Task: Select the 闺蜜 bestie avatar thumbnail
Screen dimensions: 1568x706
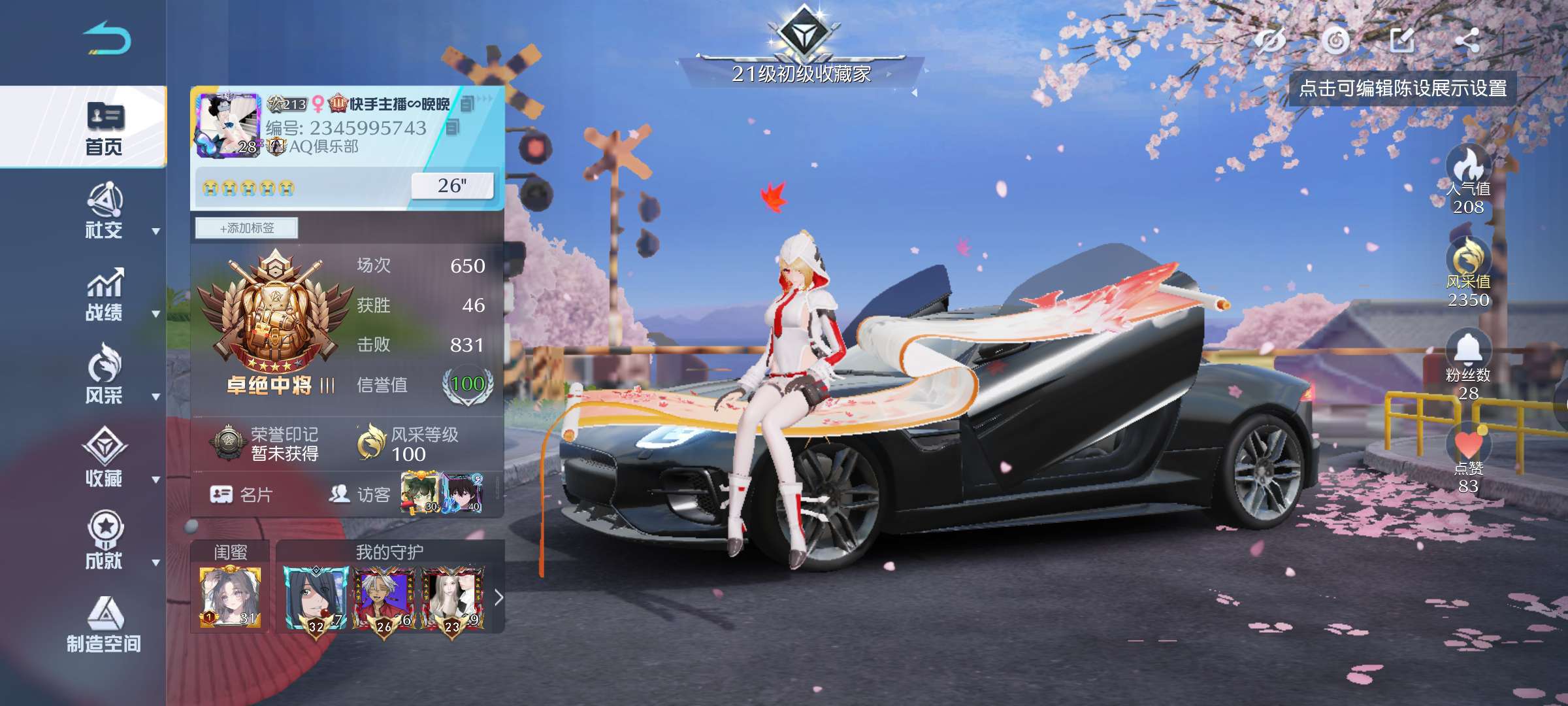Action: click(x=230, y=597)
